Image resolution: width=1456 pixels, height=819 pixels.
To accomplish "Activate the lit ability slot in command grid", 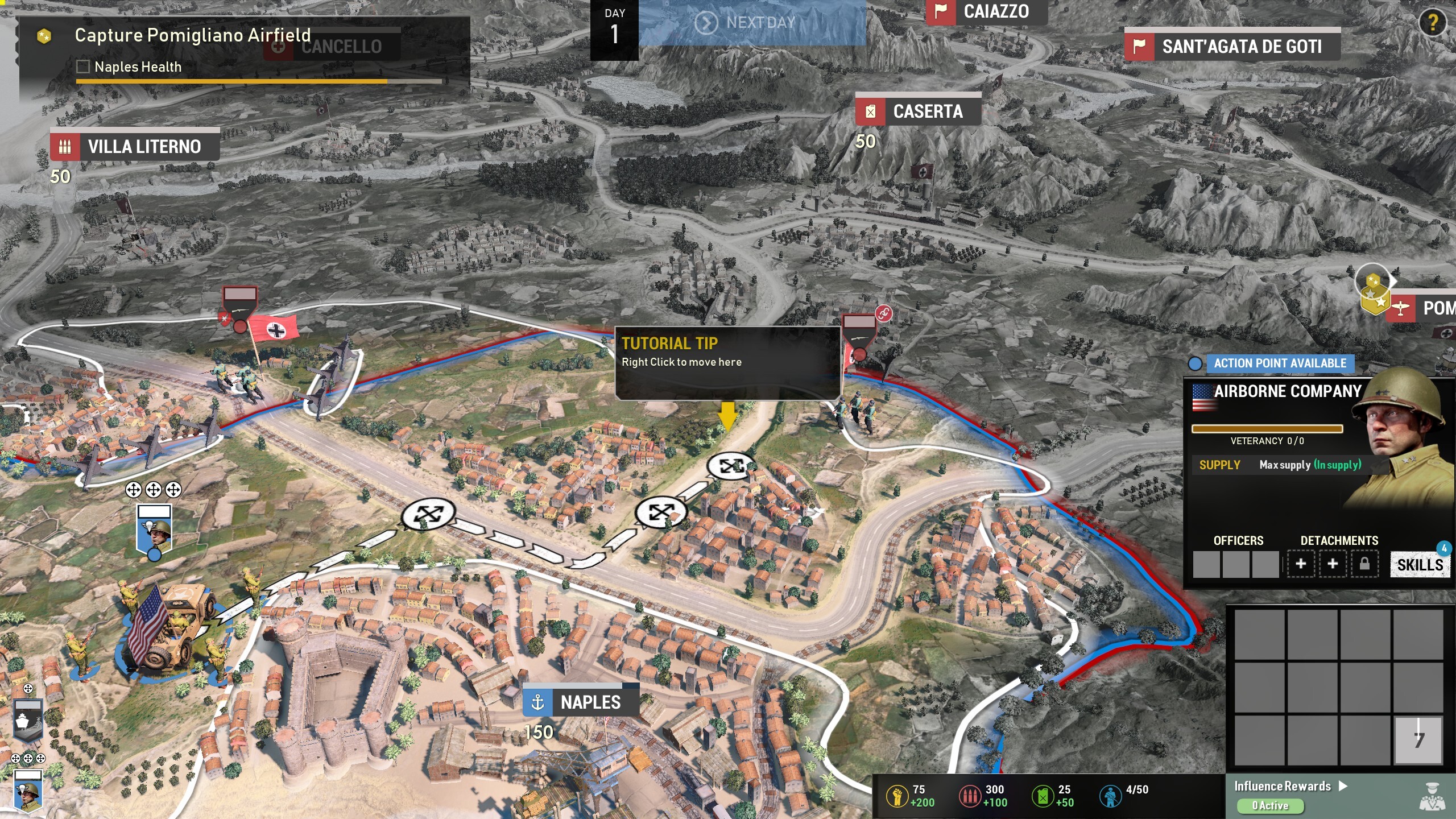I will point(1418,739).
